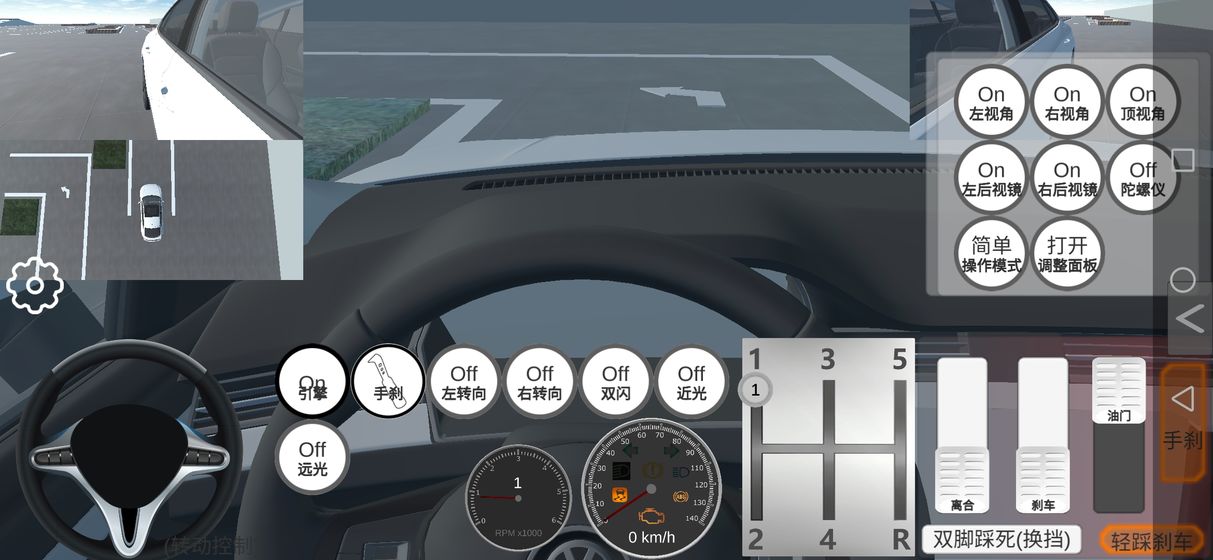Toggle the 右视角 right view
1213x560 pixels.
(x=1067, y=103)
